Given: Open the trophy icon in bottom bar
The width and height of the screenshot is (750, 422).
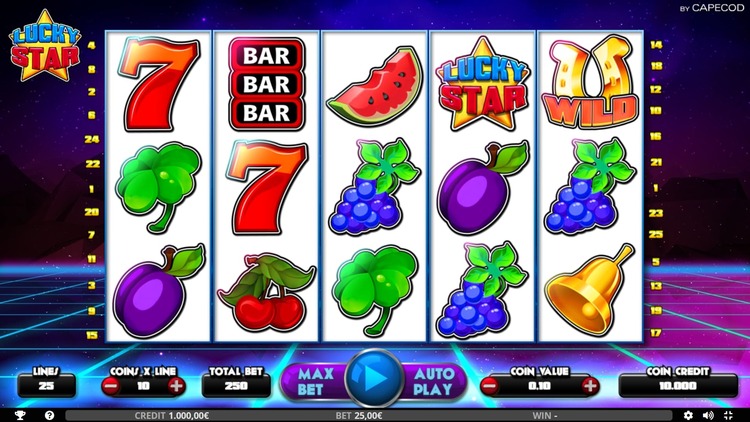Looking at the screenshot, I should click(x=20, y=414).
